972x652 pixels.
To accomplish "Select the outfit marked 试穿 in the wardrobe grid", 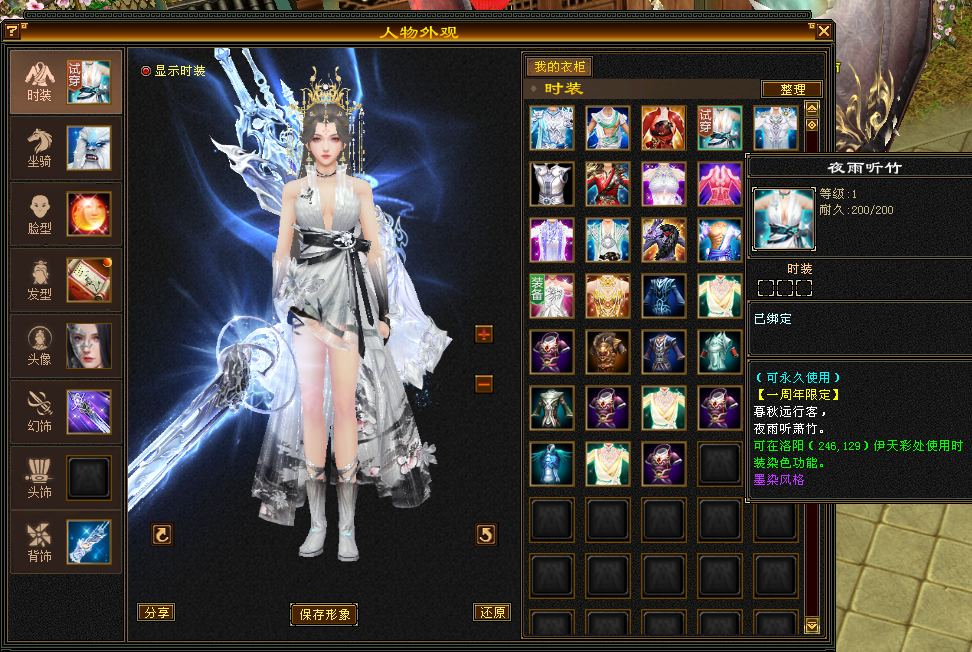I will pyautogui.click(x=719, y=128).
